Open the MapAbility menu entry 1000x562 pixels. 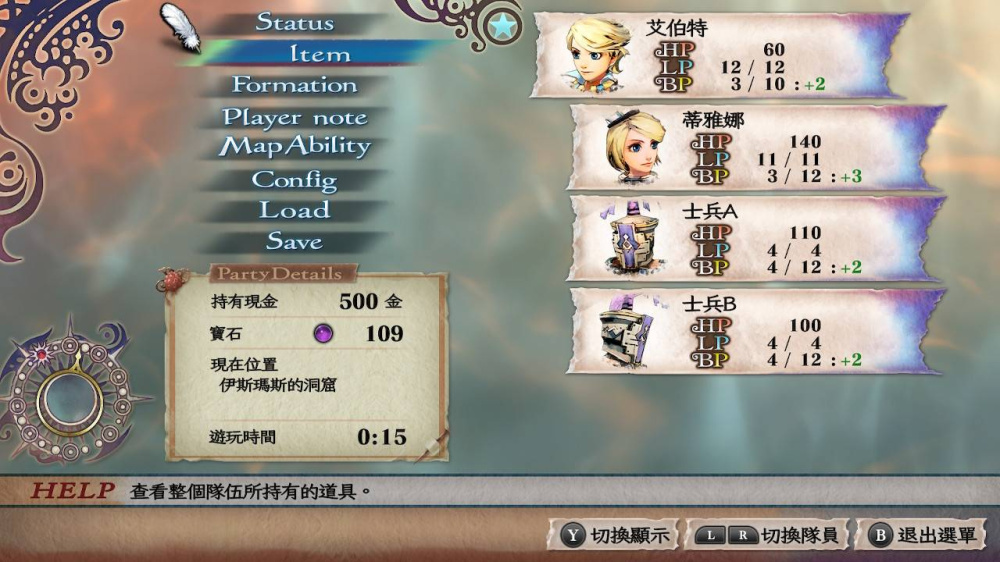click(x=295, y=147)
